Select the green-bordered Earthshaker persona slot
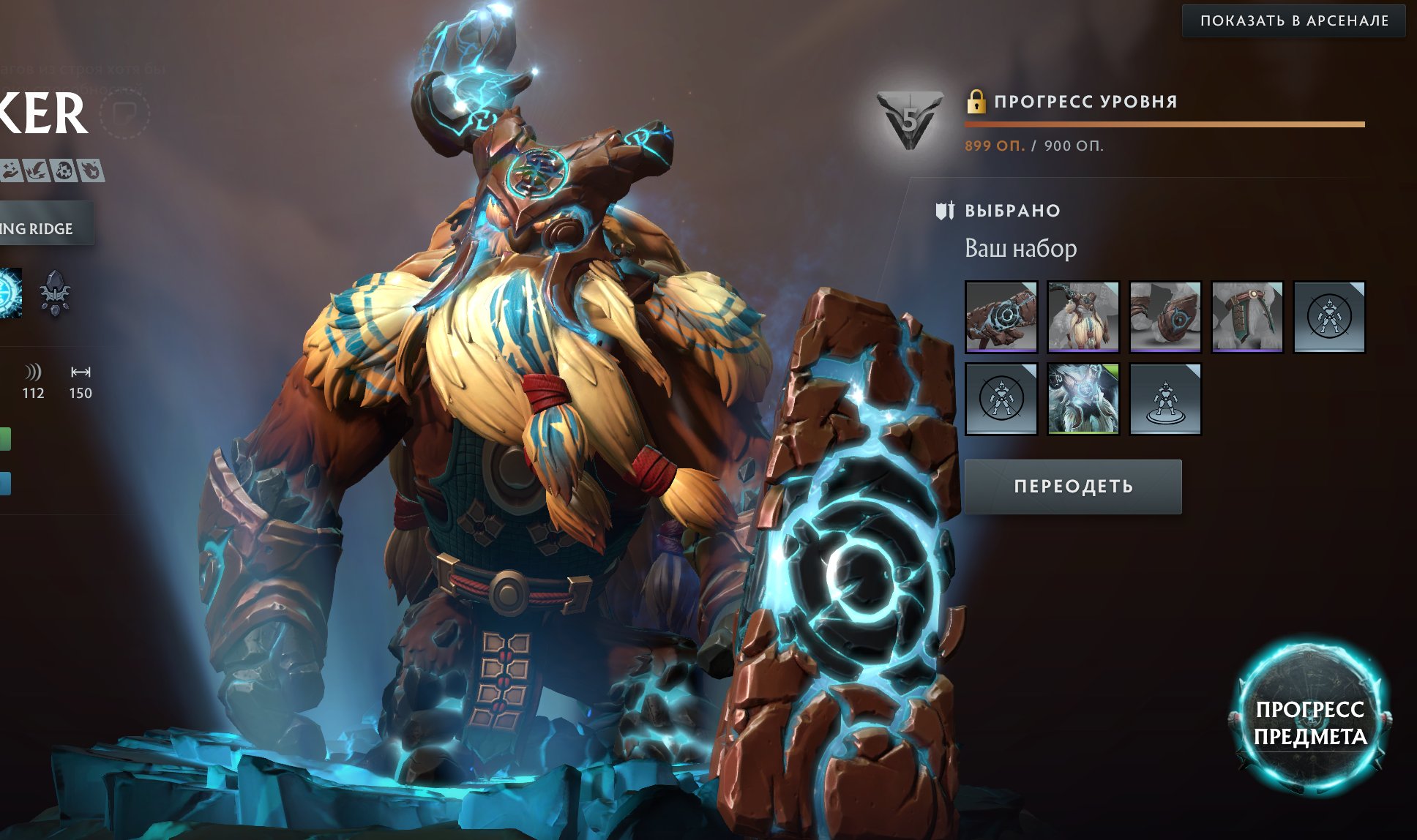This screenshot has height=840, width=1417. [x=1083, y=399]
